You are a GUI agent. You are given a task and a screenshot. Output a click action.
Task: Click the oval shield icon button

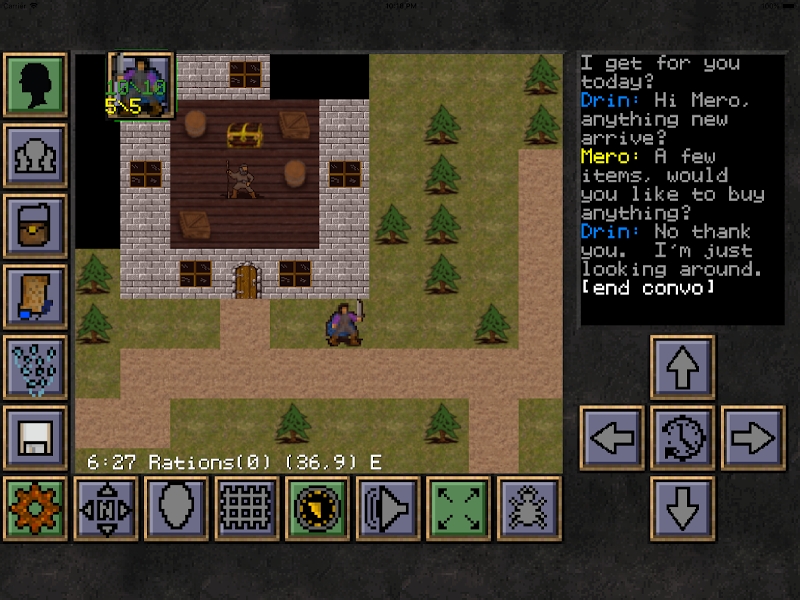[176, 508]
